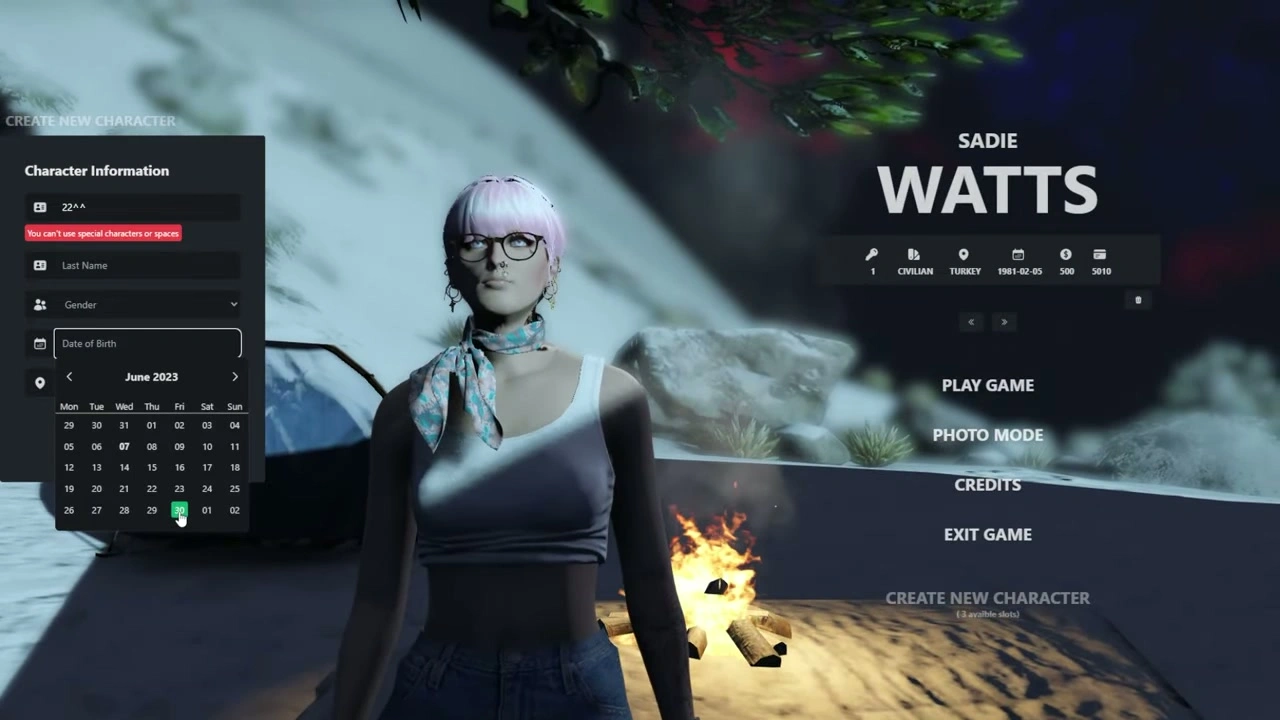Image resolution: width=1280 pixels, height=720 pixels.
Task: Pick June 15 in the calendar
Action: point(152,467)
